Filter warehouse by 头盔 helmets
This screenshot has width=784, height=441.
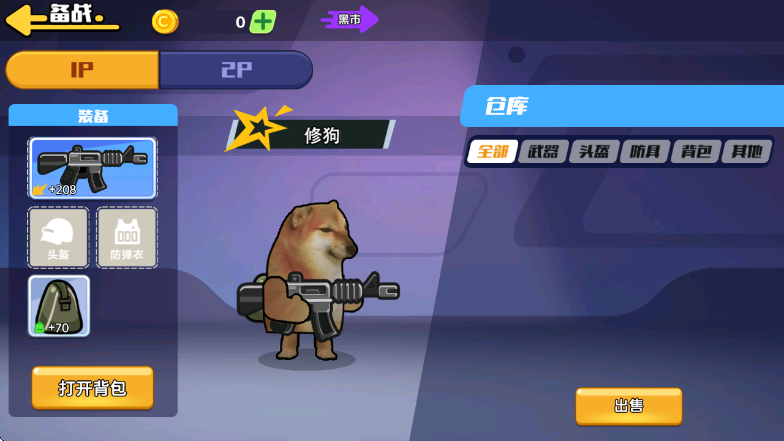[594, 152]
